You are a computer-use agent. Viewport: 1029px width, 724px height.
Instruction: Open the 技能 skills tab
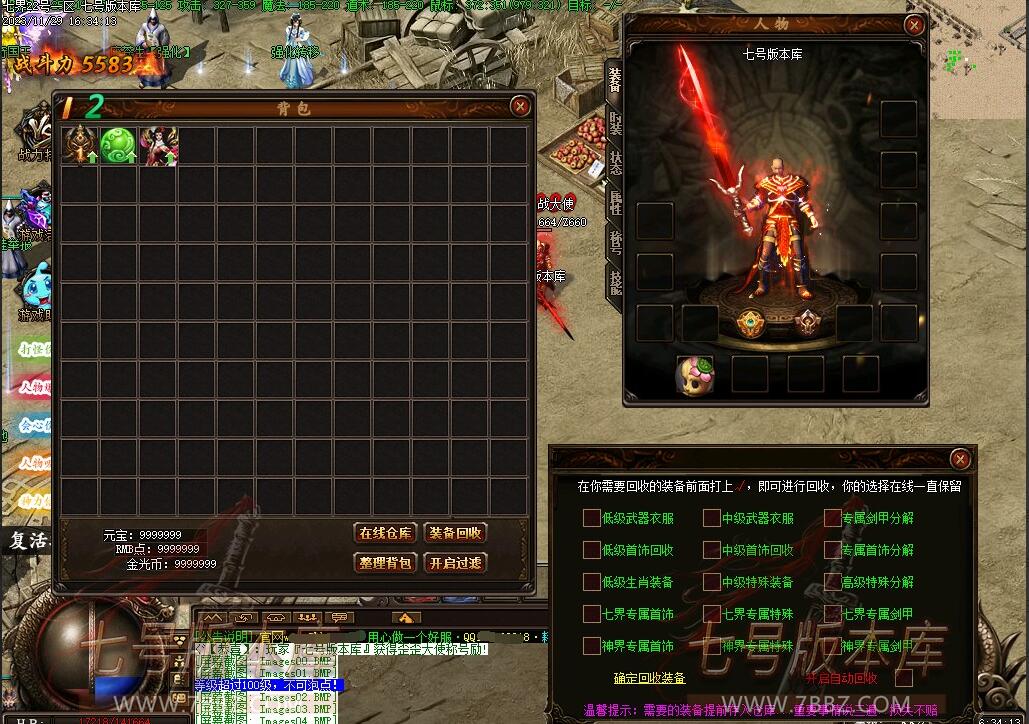pos(615,282)
